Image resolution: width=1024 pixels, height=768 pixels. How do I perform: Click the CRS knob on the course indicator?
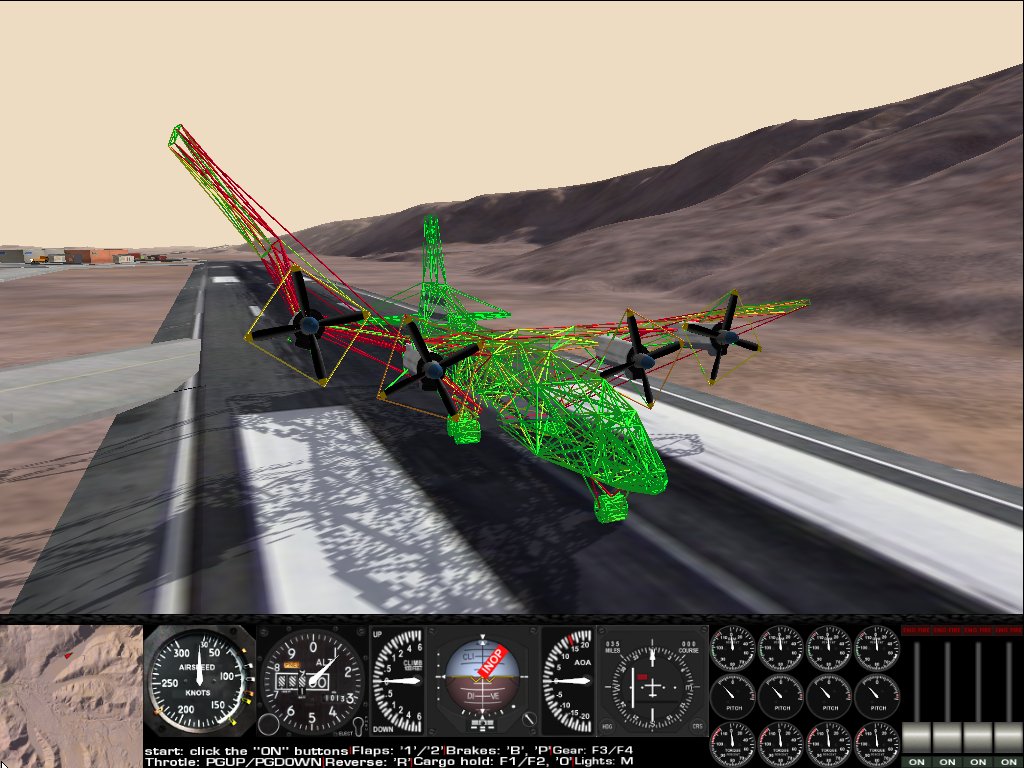697,726
